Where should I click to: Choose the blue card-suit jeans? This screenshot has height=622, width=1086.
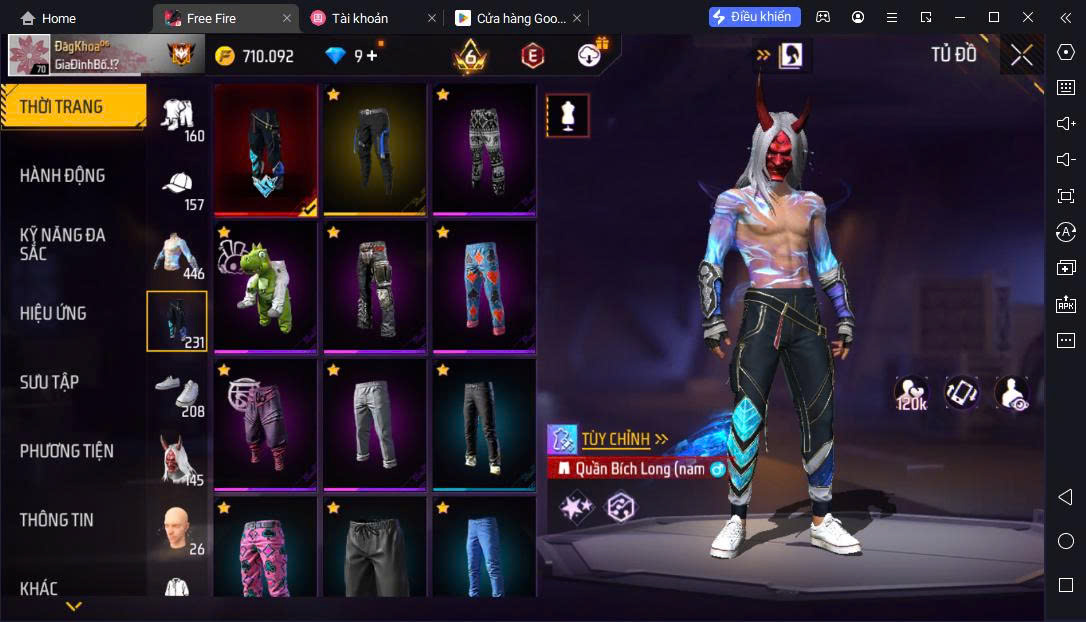[484, 287]
